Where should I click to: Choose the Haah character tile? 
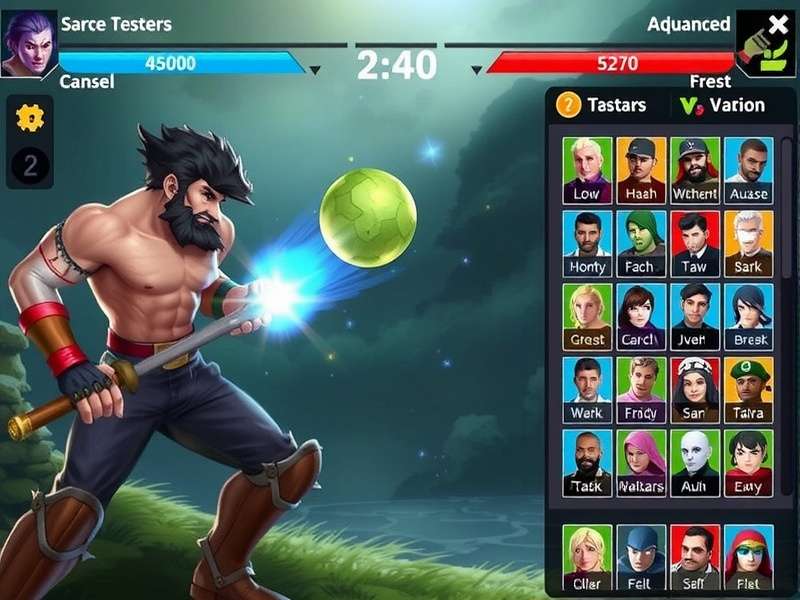click(641, 170)
